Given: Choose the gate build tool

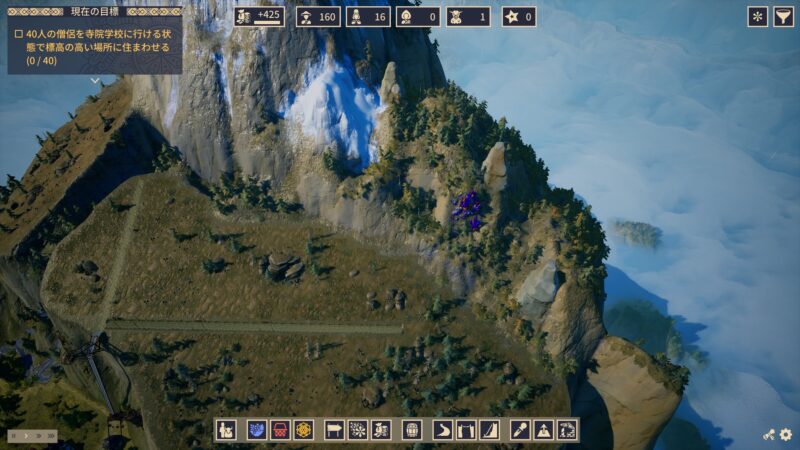Looking at the screenshot, I should click(465, 430).
